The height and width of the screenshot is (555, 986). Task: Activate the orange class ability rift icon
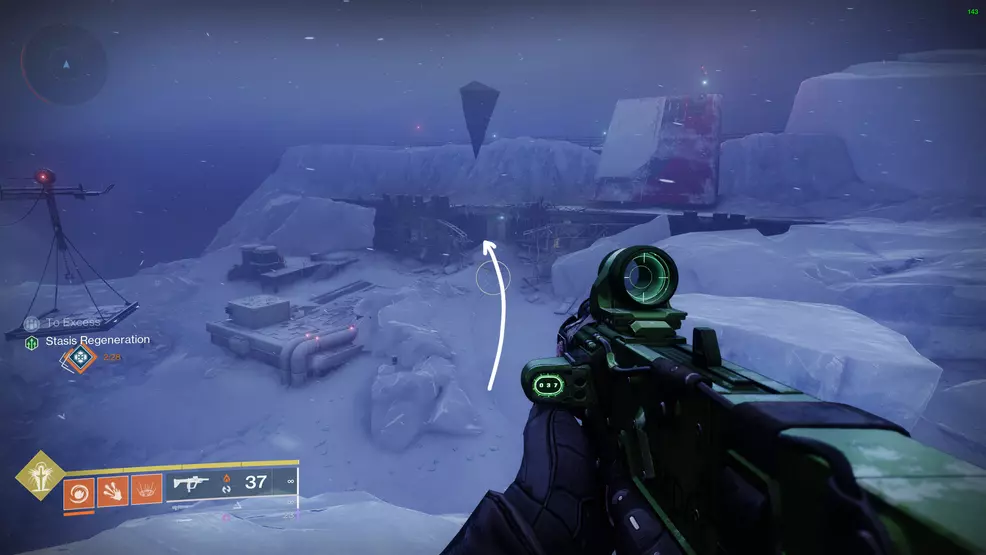[x=147, y=490]
